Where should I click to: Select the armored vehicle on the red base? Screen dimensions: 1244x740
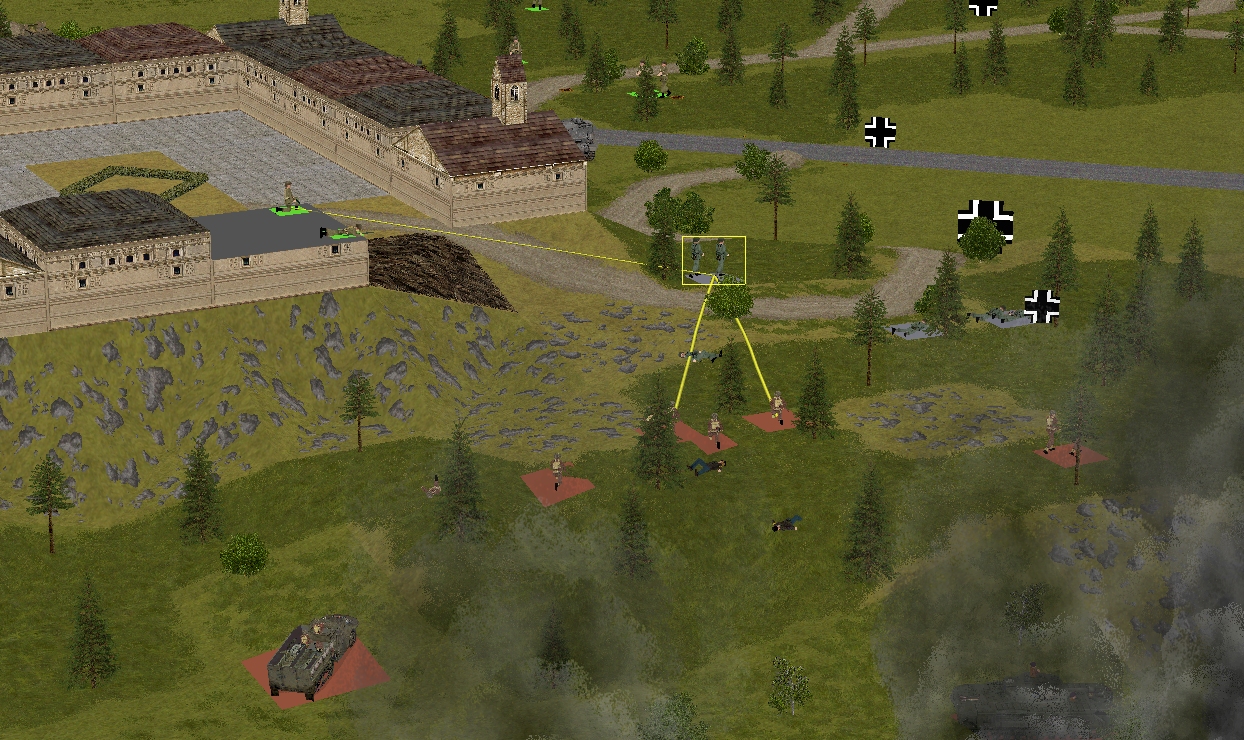(314, 655)
